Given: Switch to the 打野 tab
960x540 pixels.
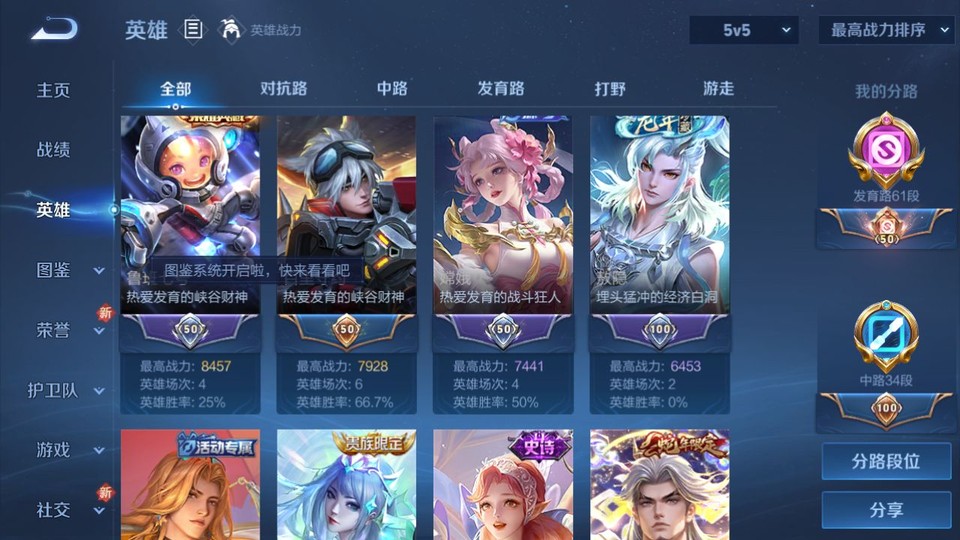Looking at the screenshot, I should [x=610, y=88].
